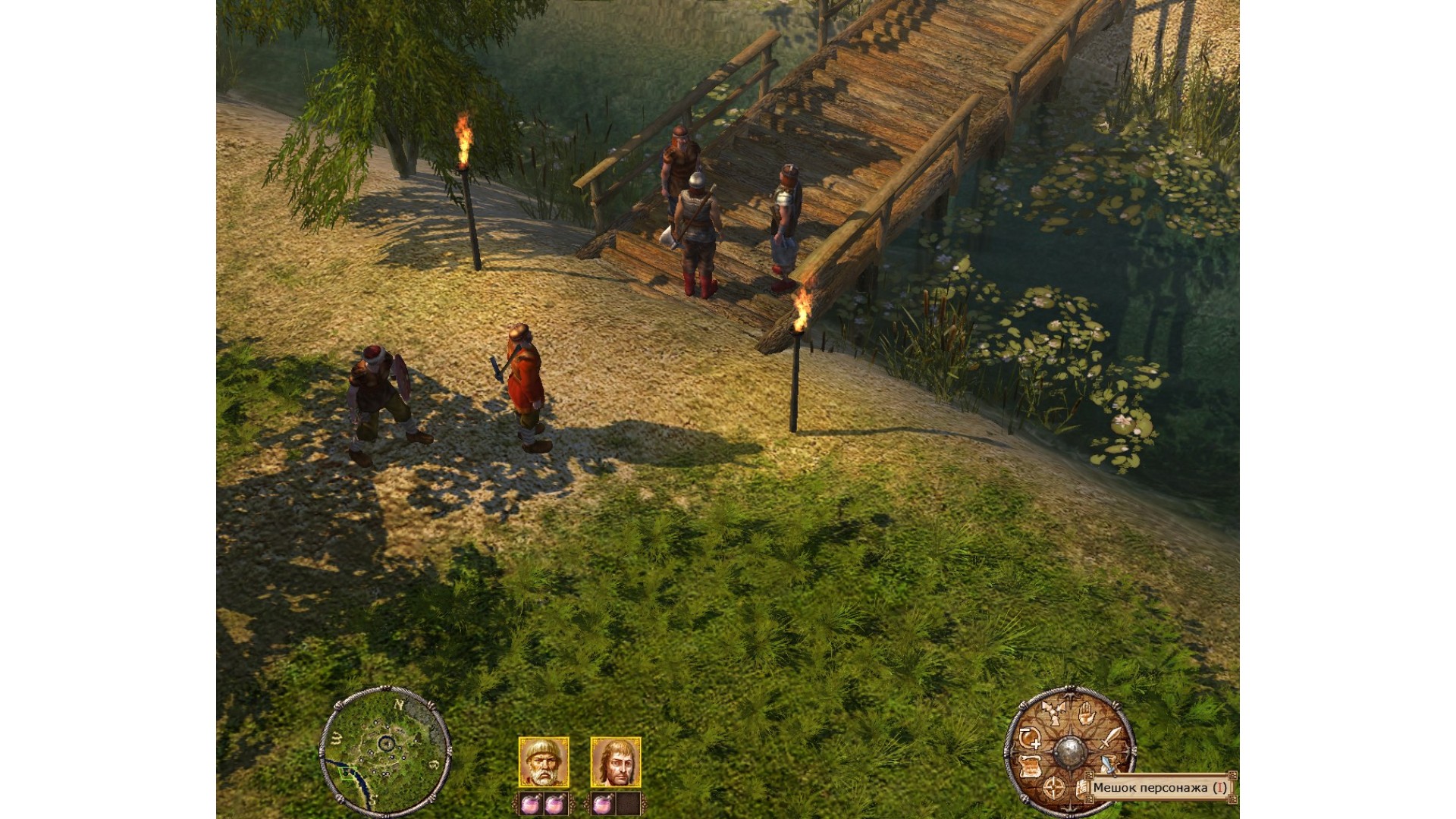
Task: Select the bearded hero portrait
Action: 543,762
